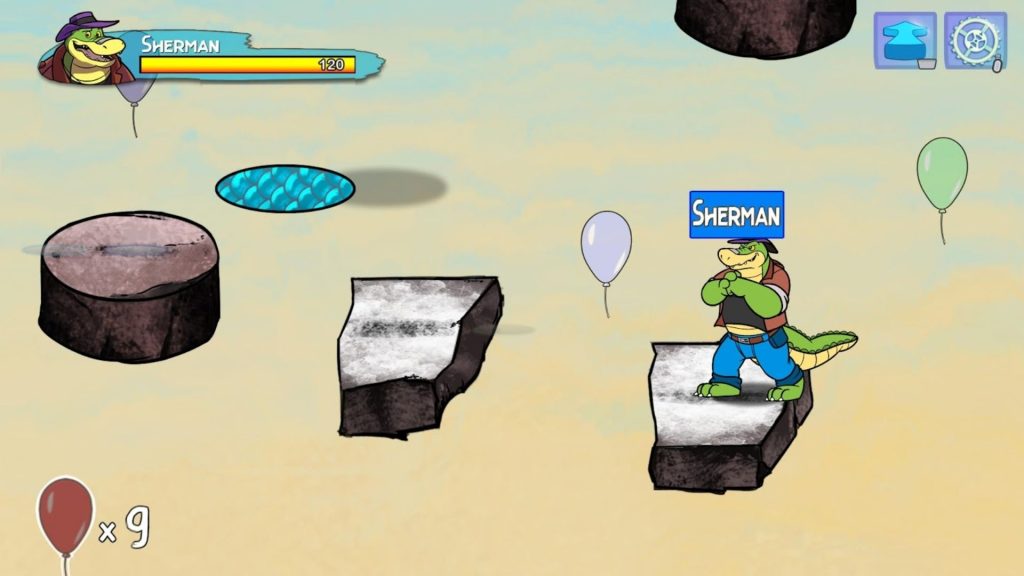Viewport: 1024px width, 576px height.
Task: Click Sherman's crocodile portrait
Action: click(88, 51)
